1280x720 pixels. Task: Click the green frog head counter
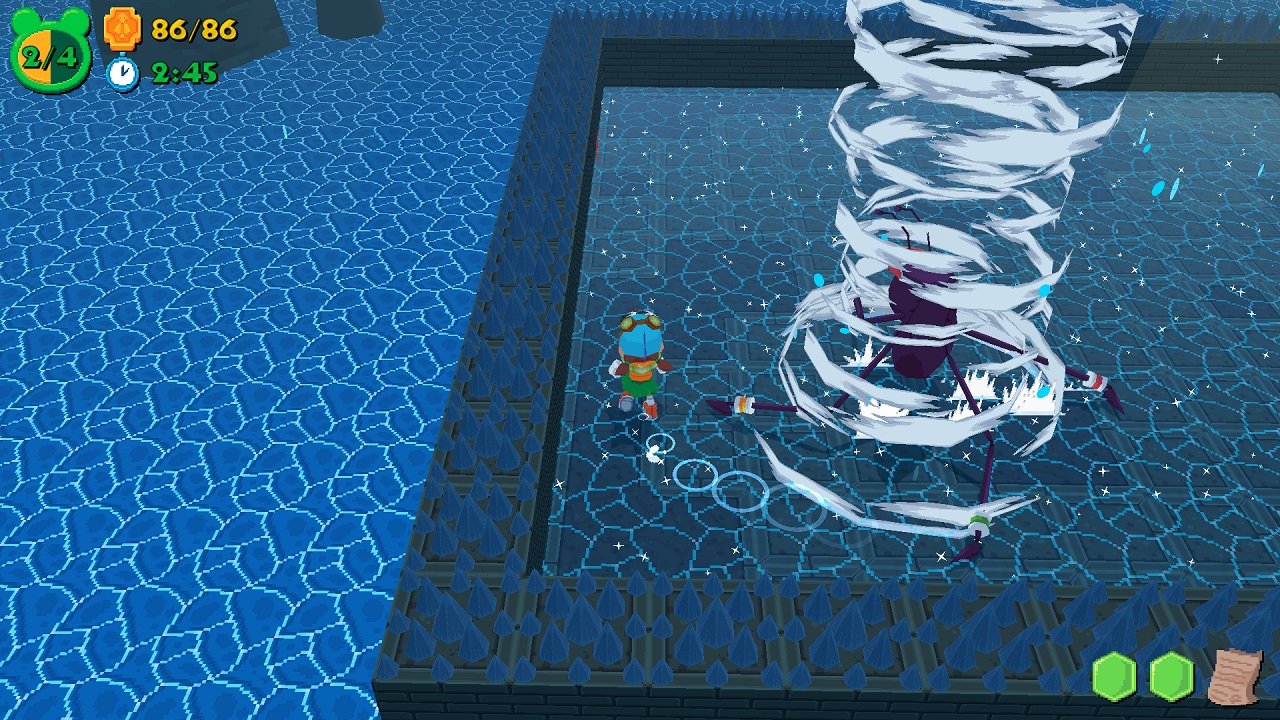[50, 52]
